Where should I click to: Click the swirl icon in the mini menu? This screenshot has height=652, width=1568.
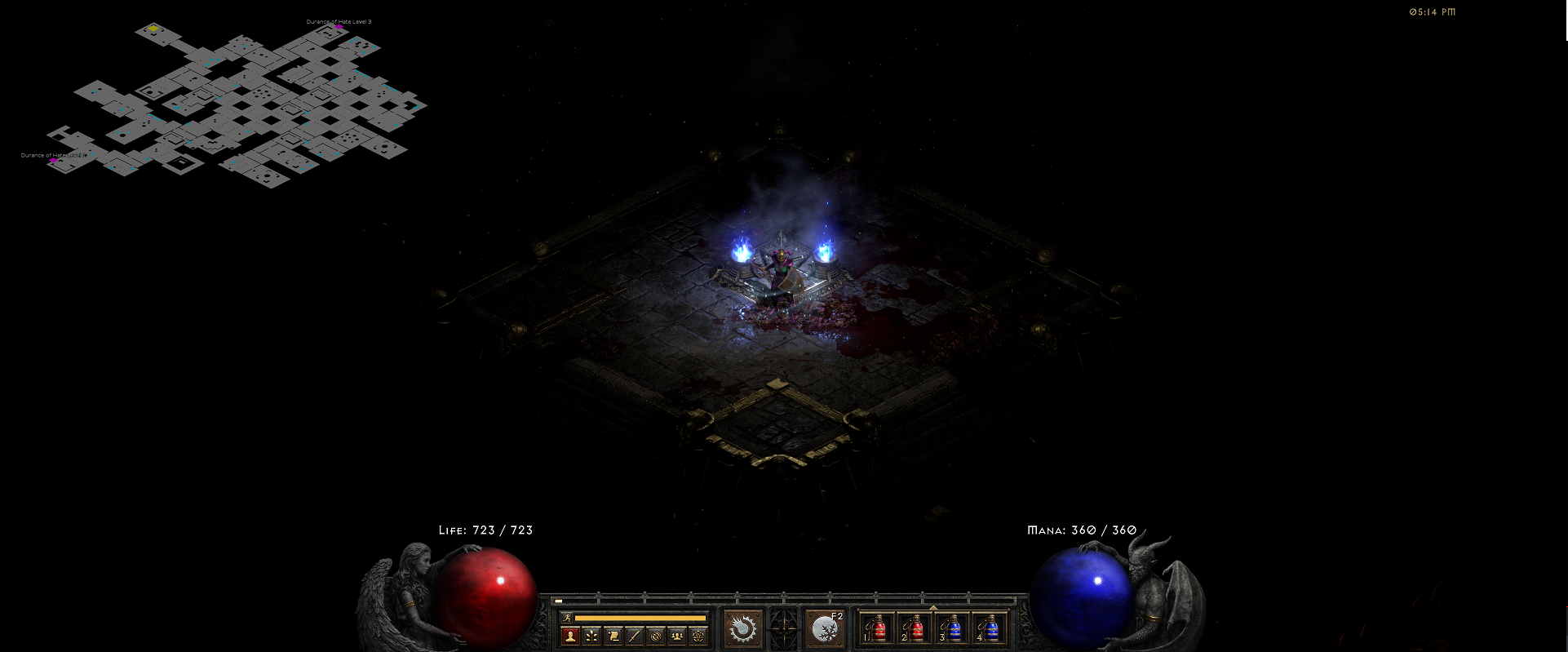656,636
